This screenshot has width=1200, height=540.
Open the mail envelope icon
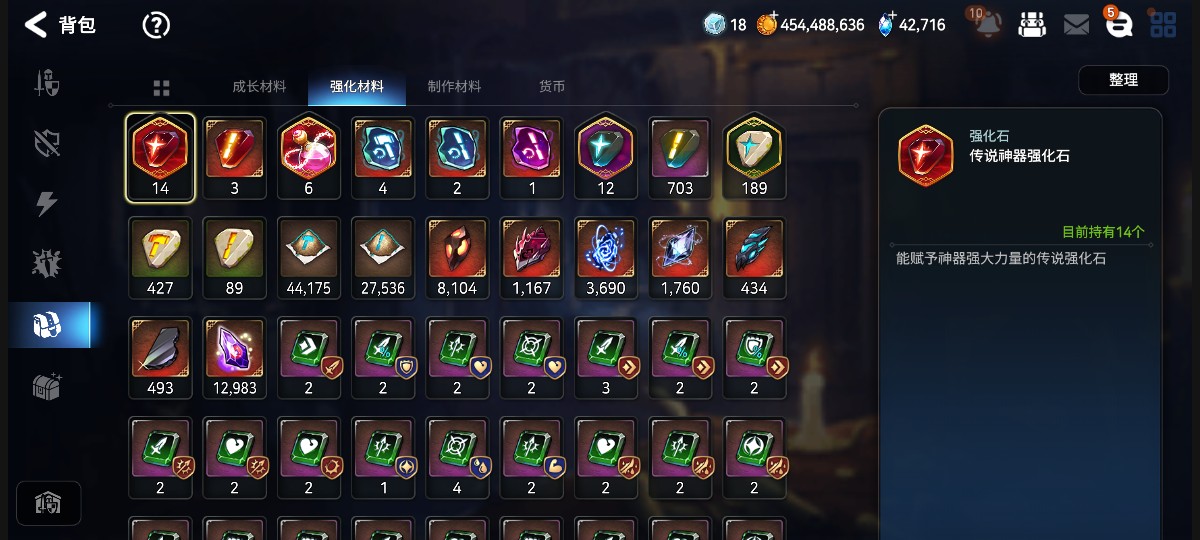(1076, 25)
